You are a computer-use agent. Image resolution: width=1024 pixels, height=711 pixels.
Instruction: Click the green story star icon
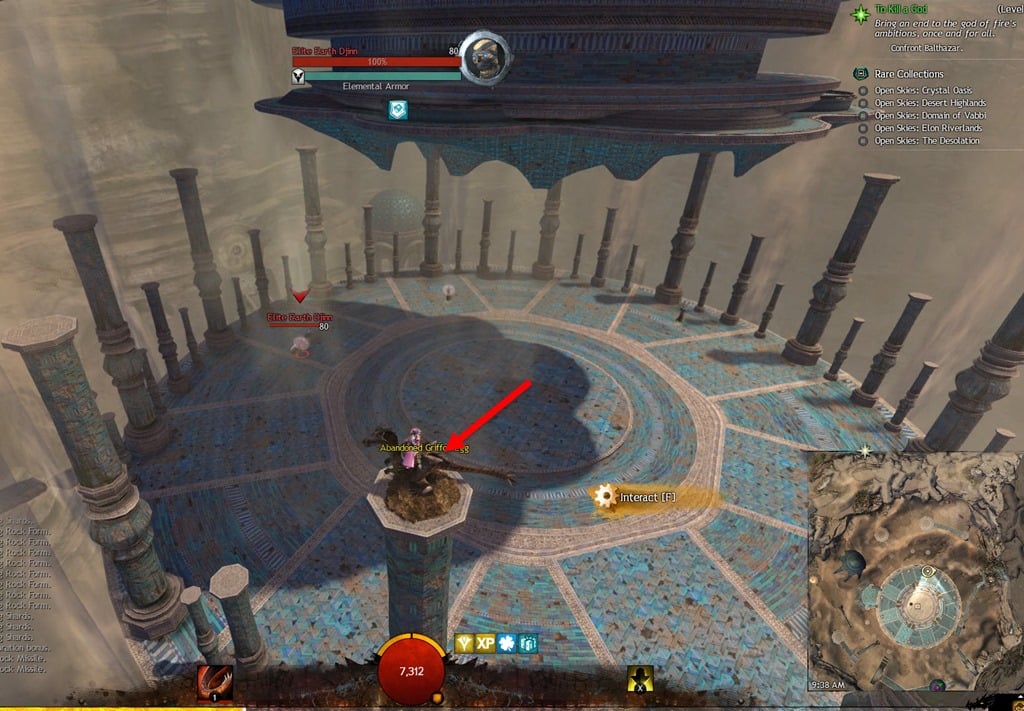[x=860, y=14]
